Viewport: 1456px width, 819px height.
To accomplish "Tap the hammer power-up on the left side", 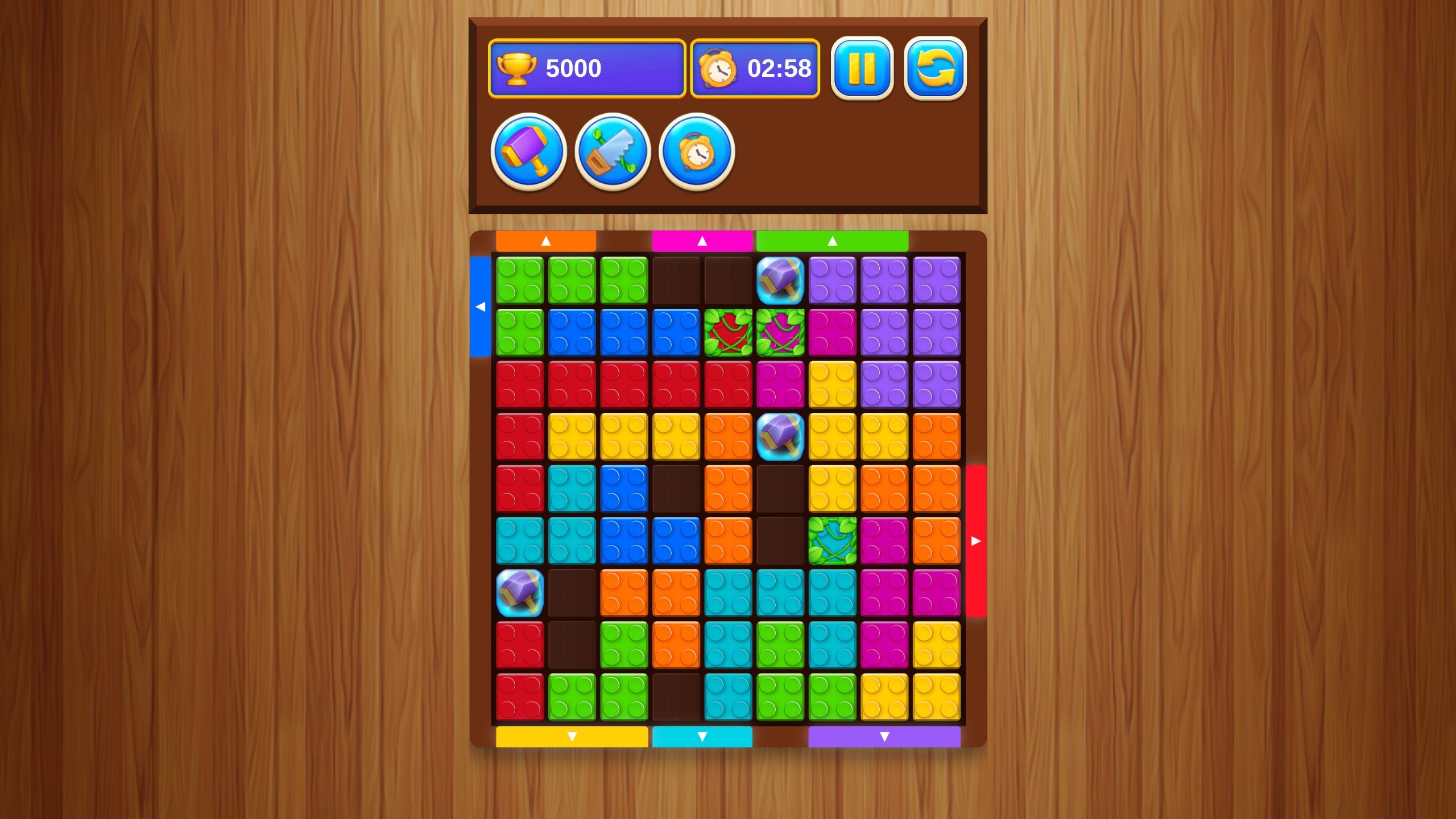I will [x=519, y=592].
